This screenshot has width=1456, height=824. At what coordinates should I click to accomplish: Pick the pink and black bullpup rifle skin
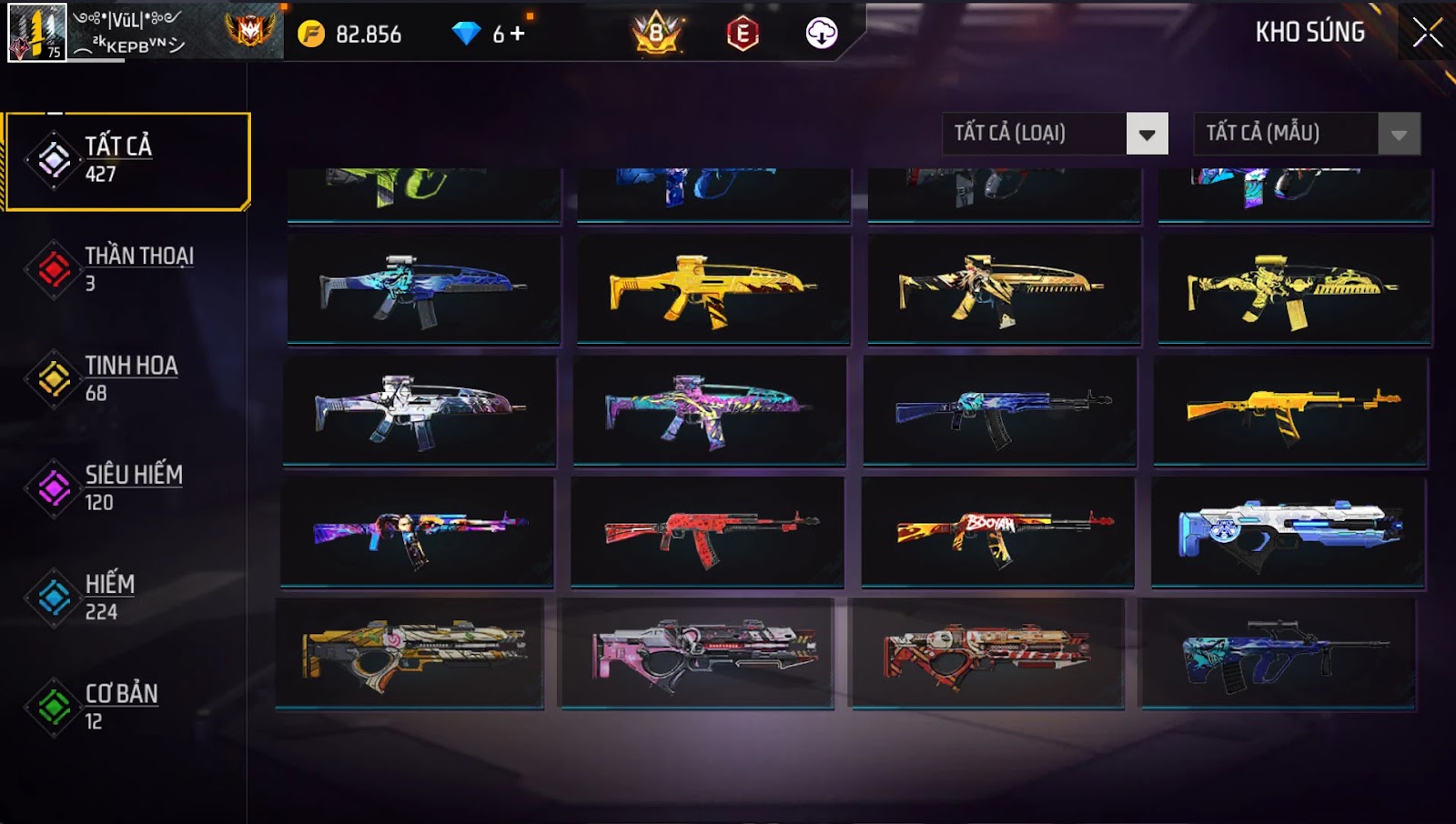tap(697, 653)
